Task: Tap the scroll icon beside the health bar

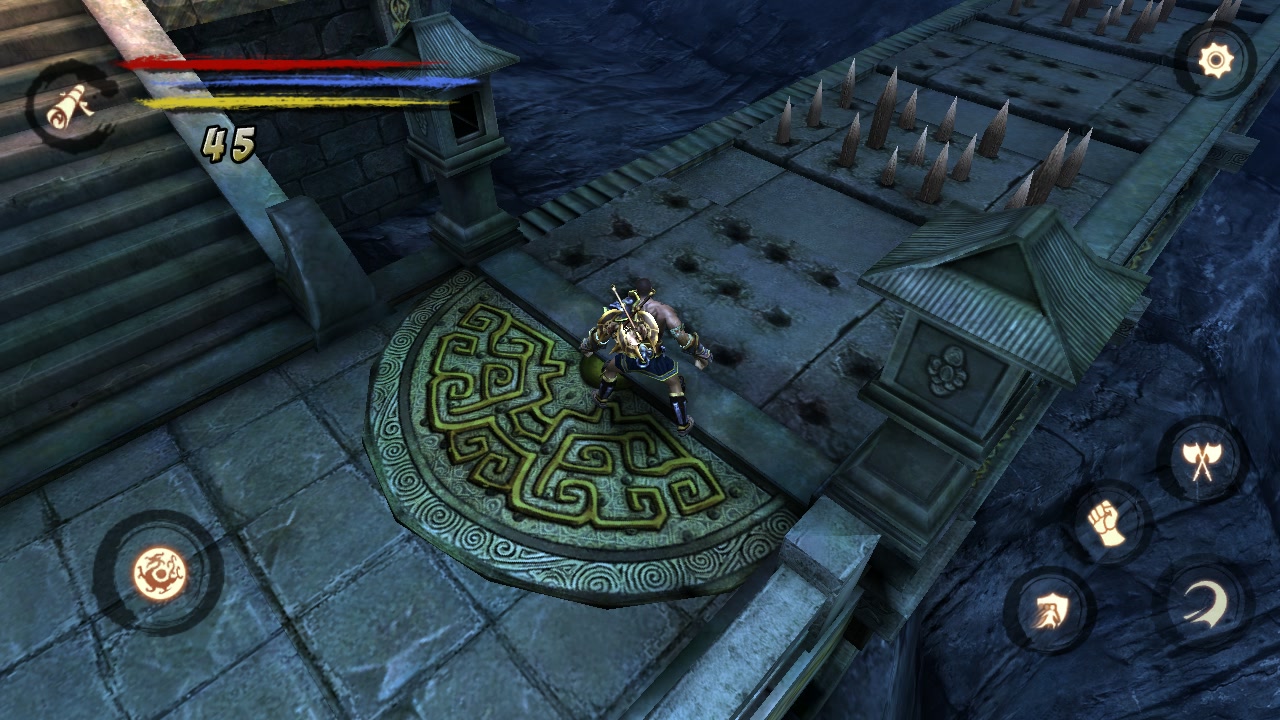Action: coord(68,105)
